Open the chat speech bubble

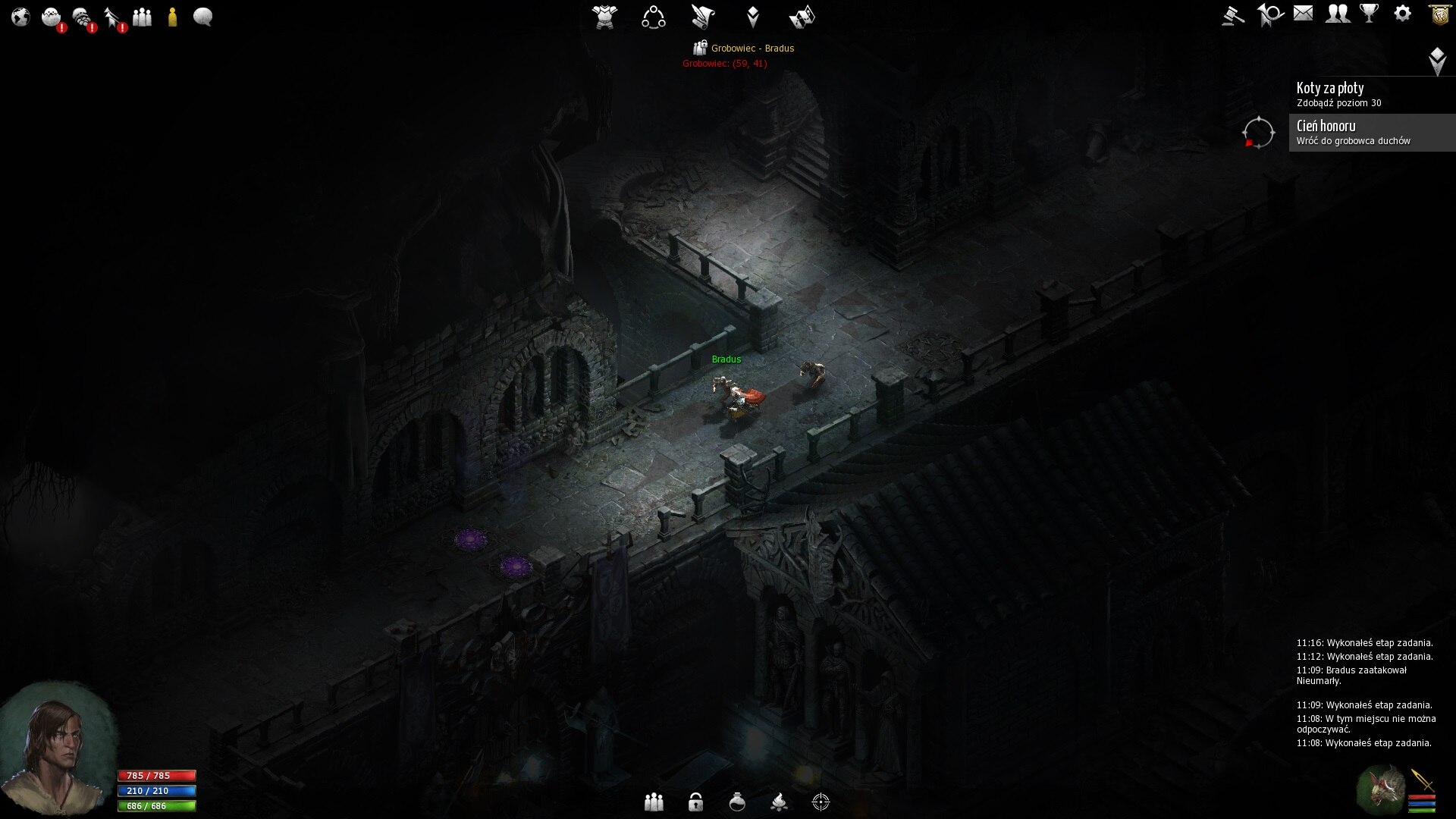click(202, 17)
